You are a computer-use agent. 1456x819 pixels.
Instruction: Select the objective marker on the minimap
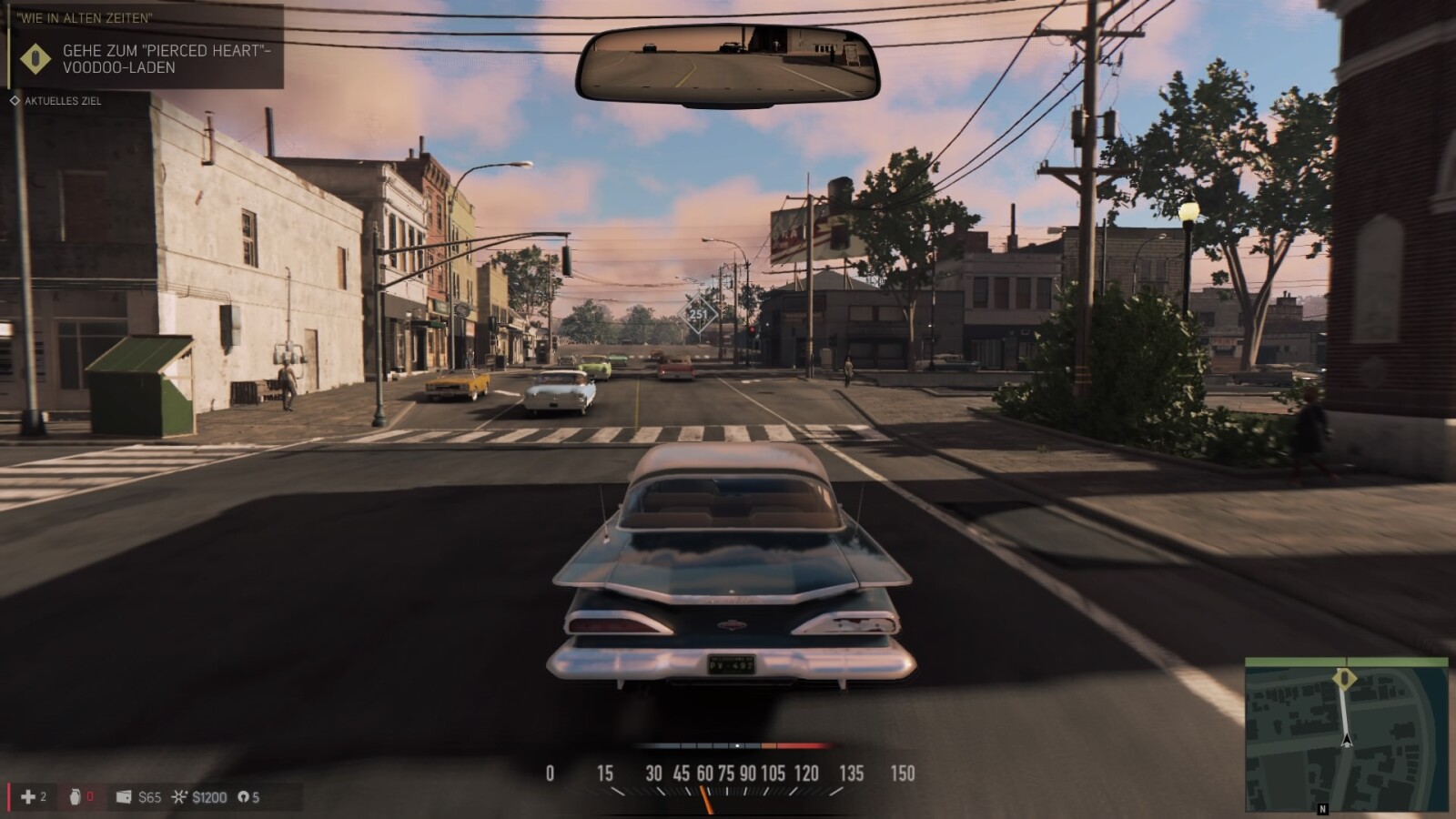1344,679
